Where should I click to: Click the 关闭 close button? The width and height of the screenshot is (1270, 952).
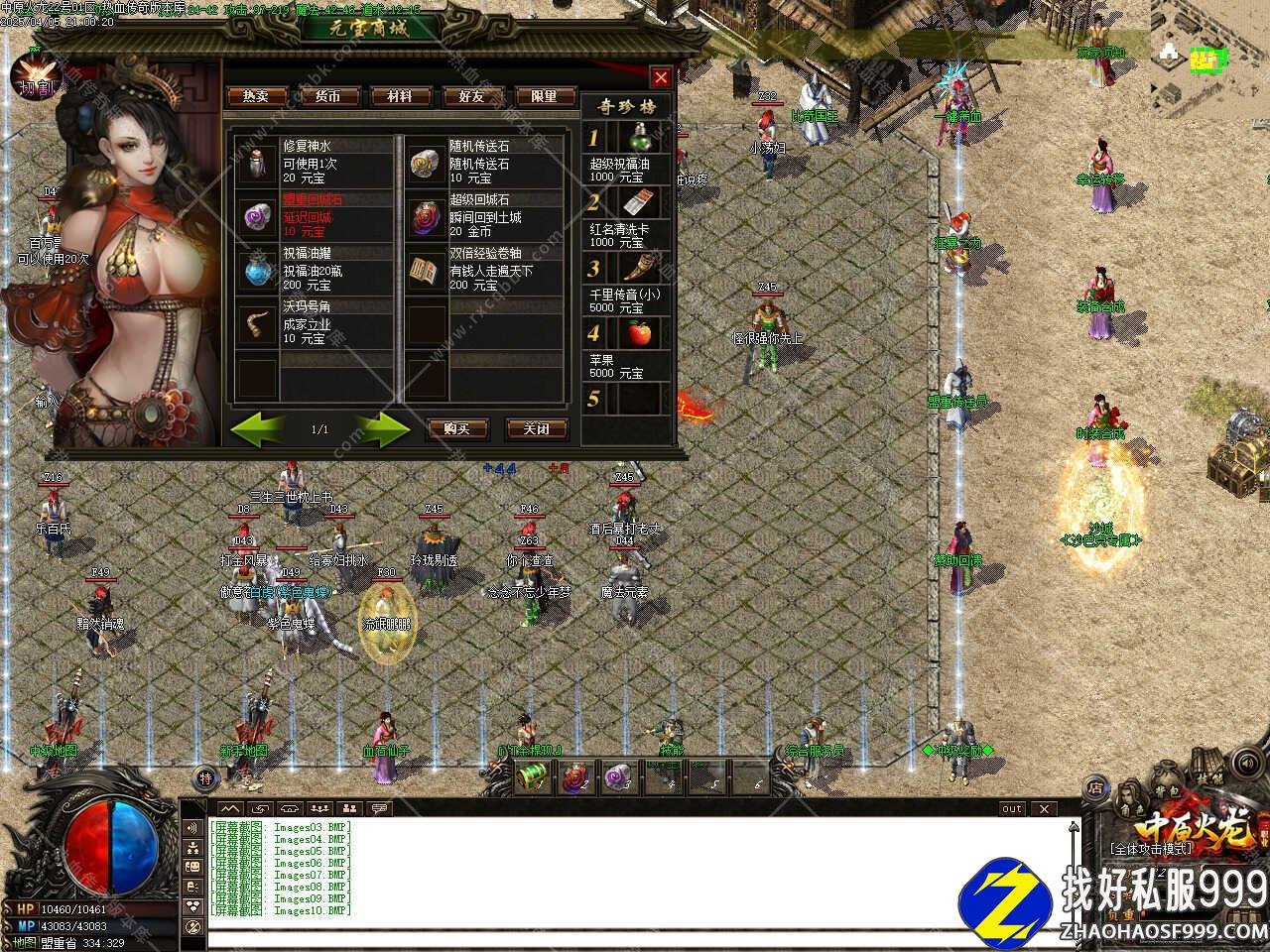[x=536, y=428]
